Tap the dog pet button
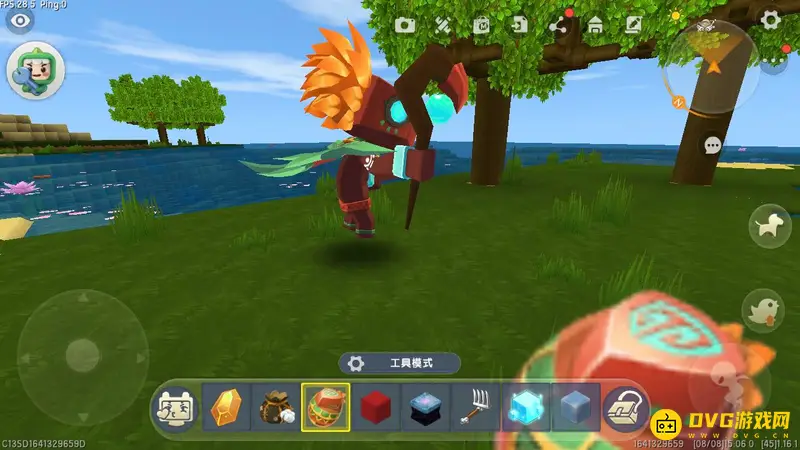 tap(768, 224)
